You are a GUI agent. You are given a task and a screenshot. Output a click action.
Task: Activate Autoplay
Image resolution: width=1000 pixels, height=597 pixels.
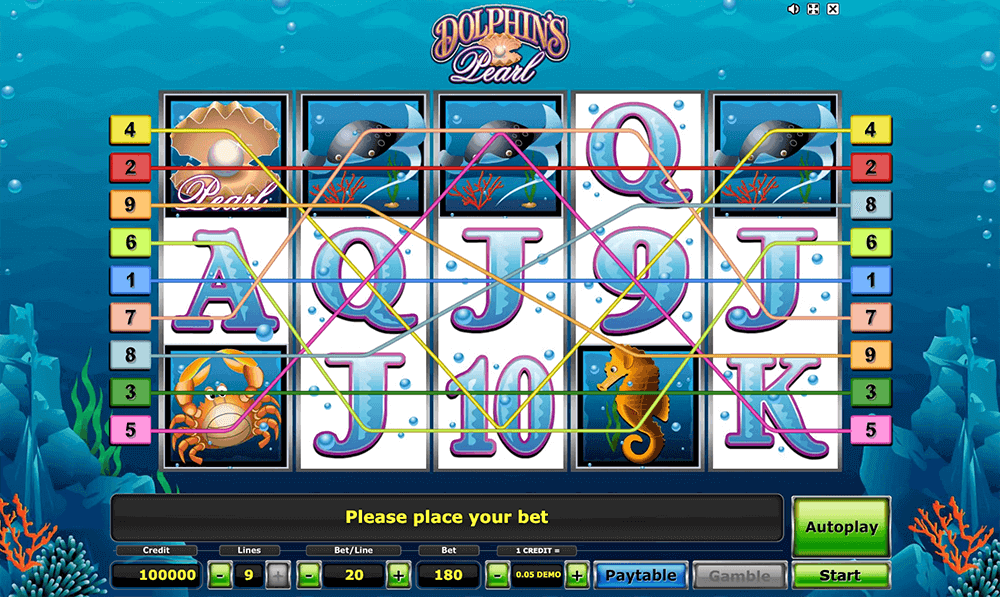pos(840,526)
